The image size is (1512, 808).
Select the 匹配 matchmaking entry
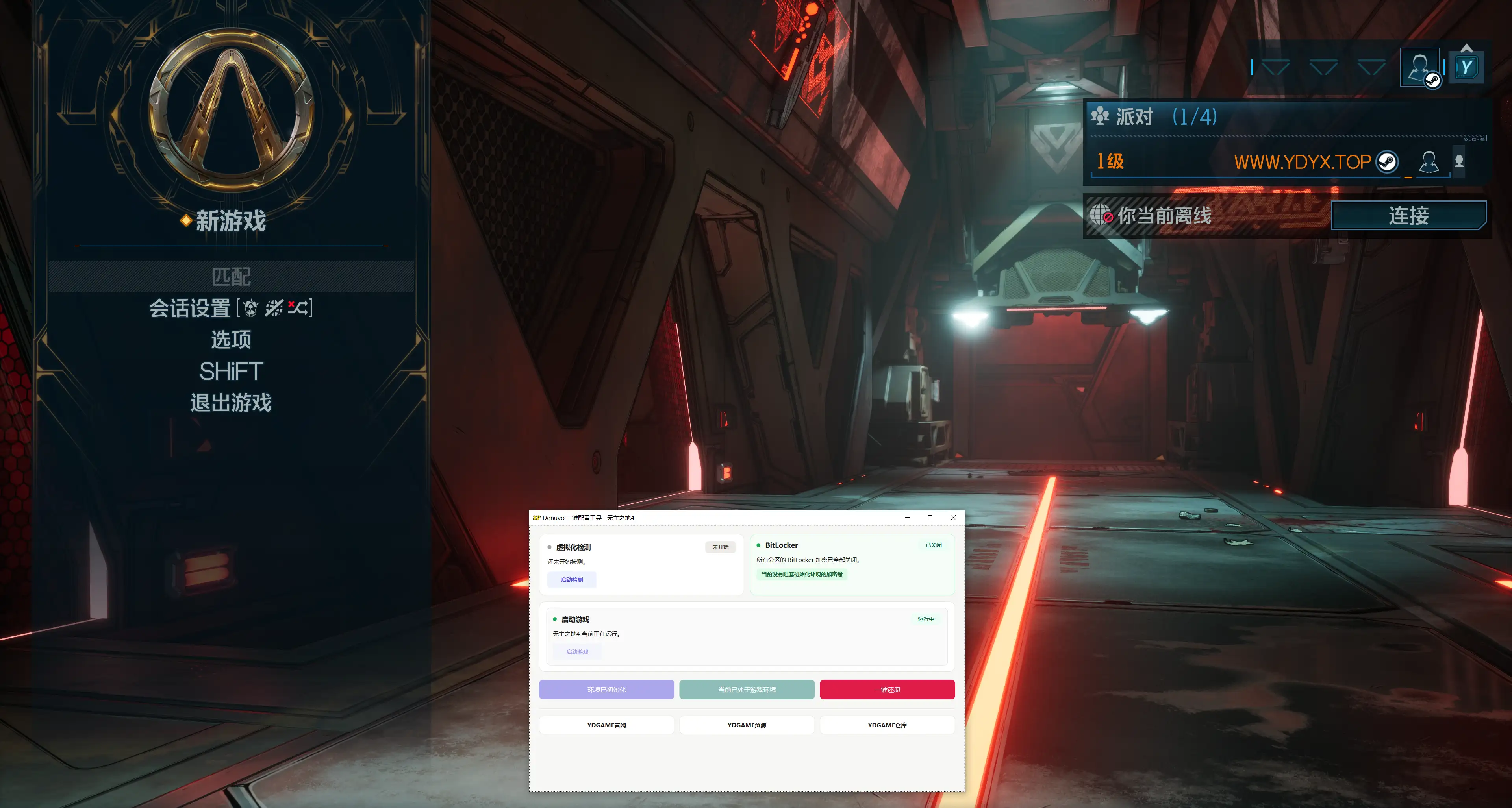pyautogui.click(x=231, y=276)
